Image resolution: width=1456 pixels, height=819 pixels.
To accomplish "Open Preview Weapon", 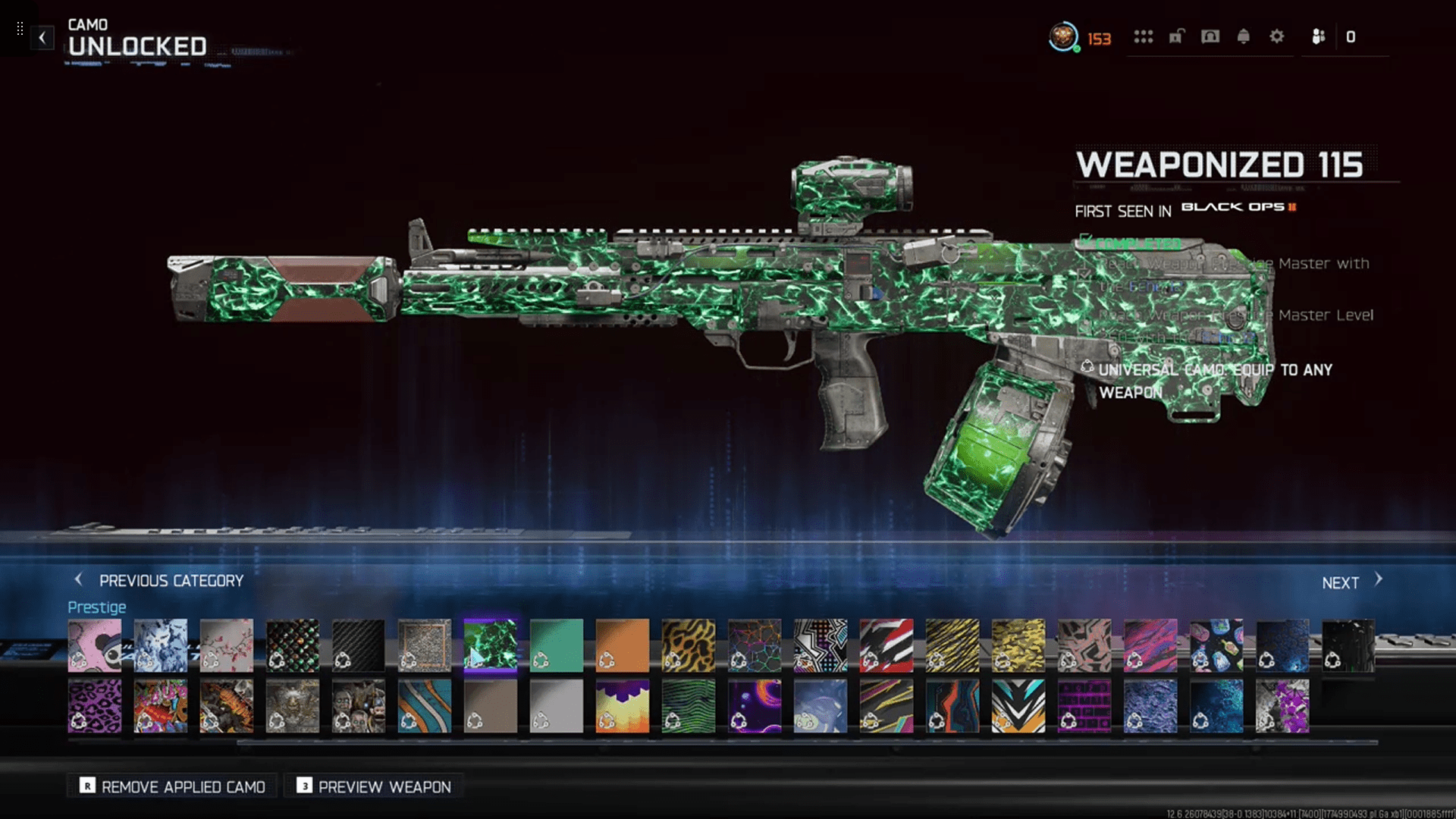I will [x=375, y=786].
